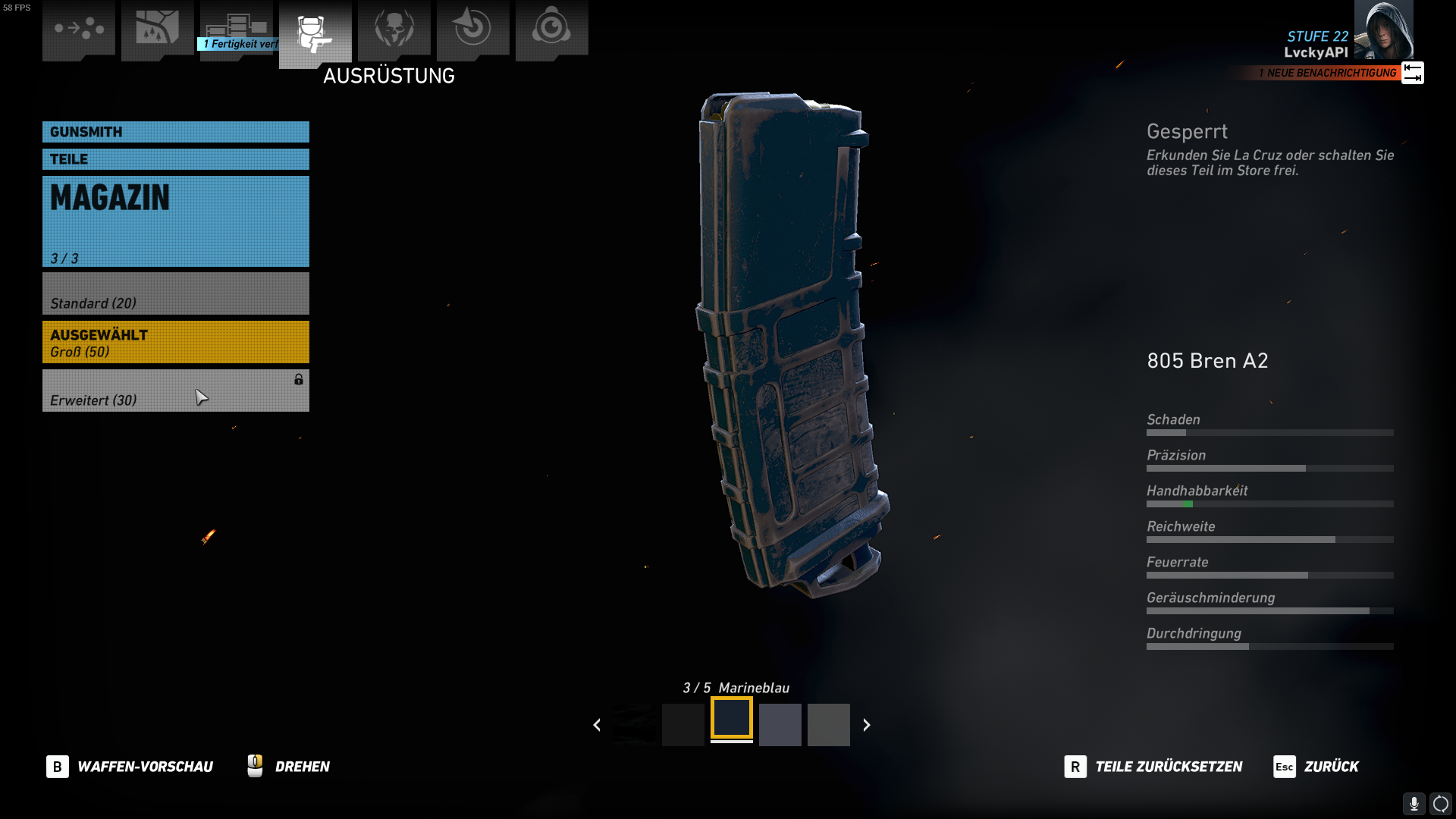This screenshot has height=819, width=1456.
Task: Select the Groß (50) magazine
Action: (x=175, y=342)
